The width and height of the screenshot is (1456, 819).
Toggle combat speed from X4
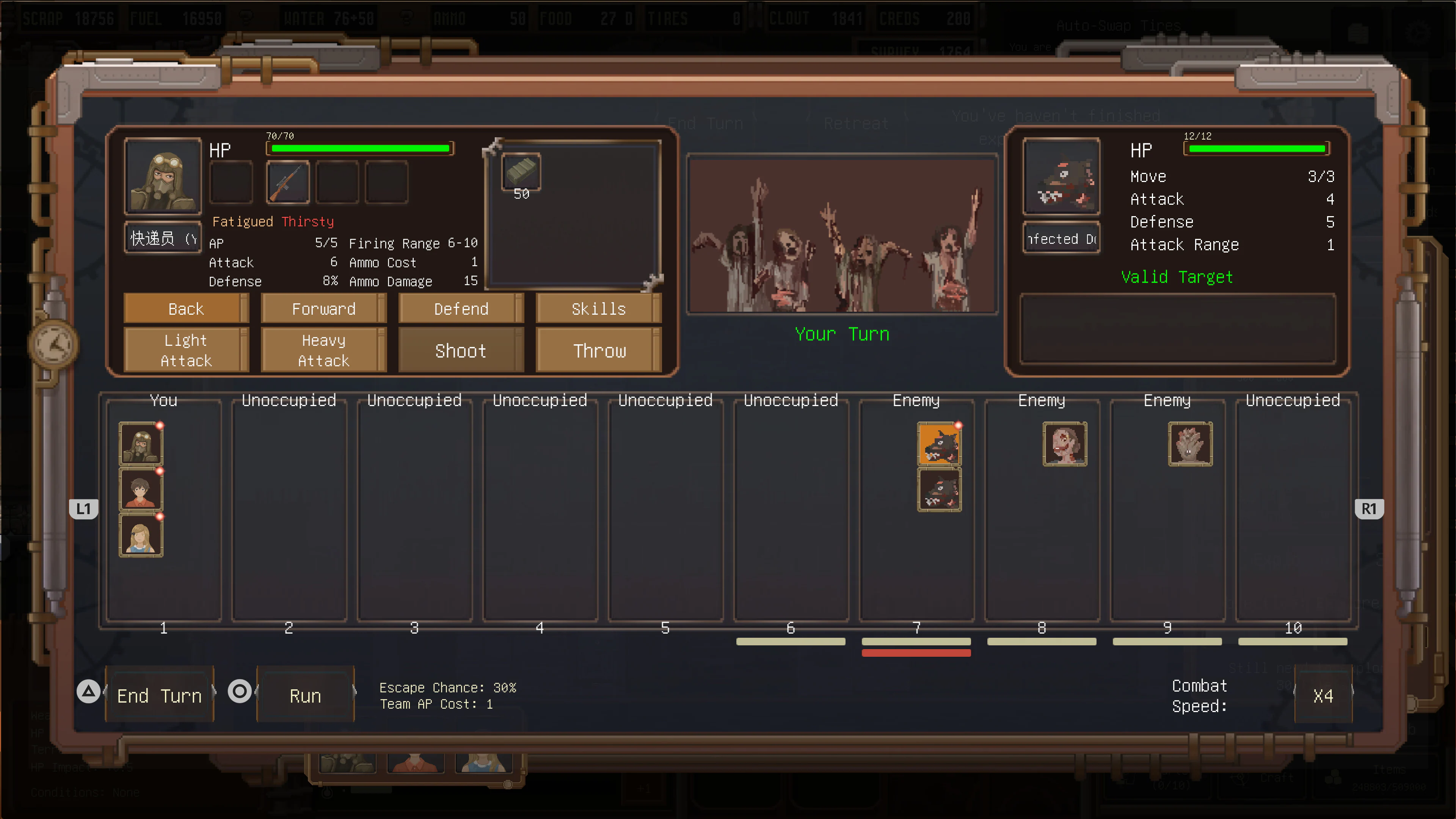click(x=1323, y=695)
